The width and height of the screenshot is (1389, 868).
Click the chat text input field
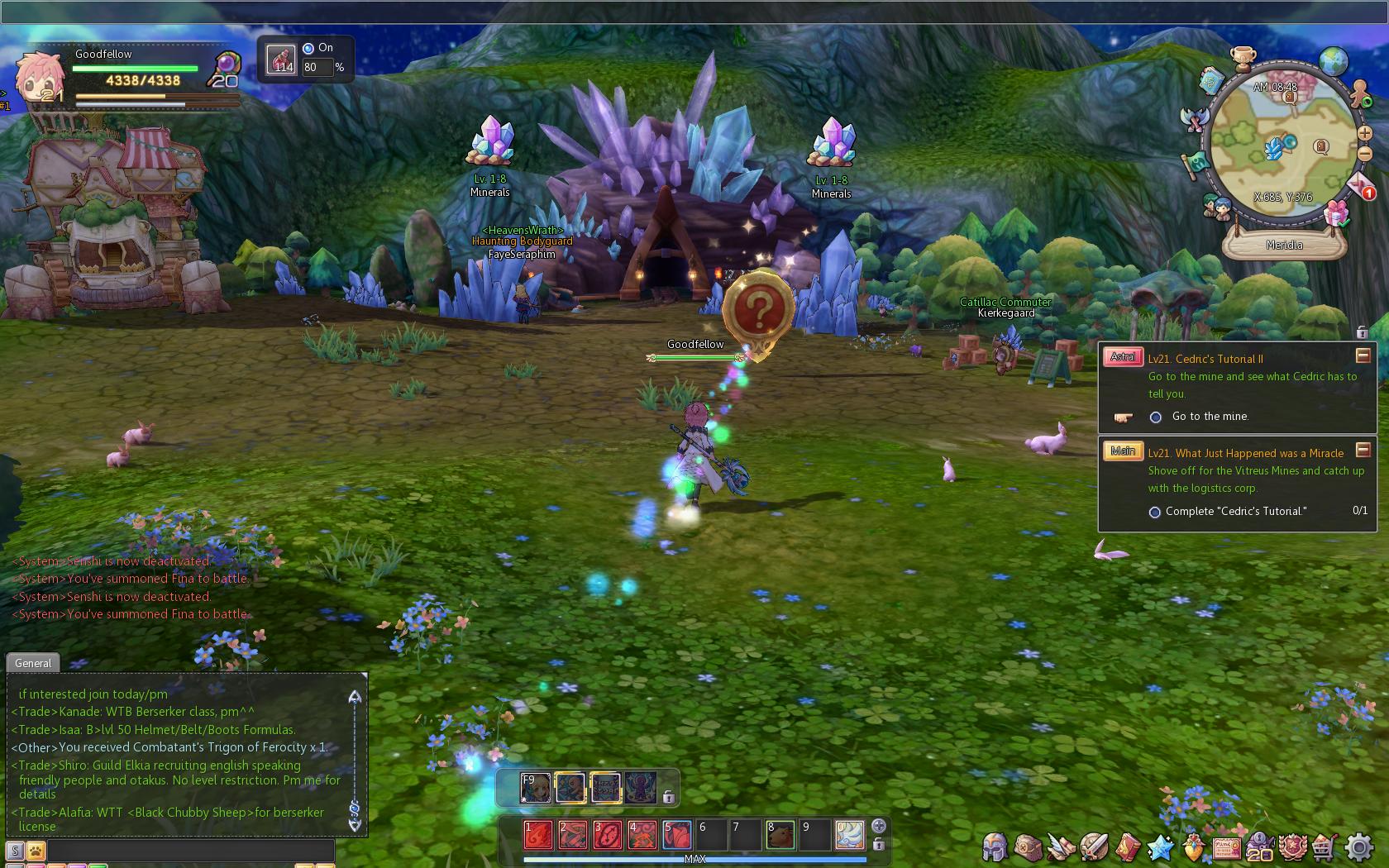[190, 850]
